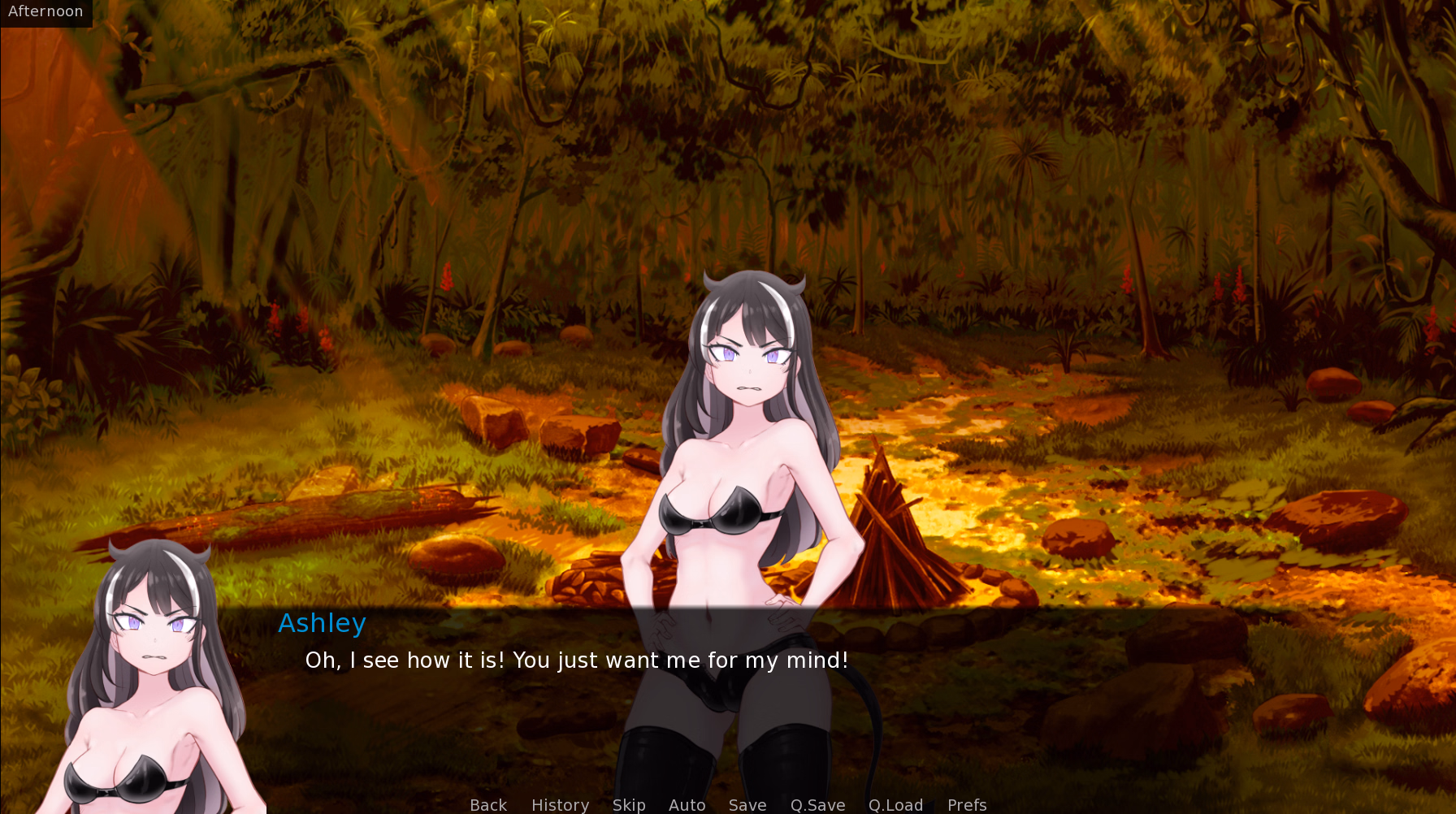Viewport: 1456px width, 814px height.
Task: Open the Save game menu
Action: click(747, 804)
